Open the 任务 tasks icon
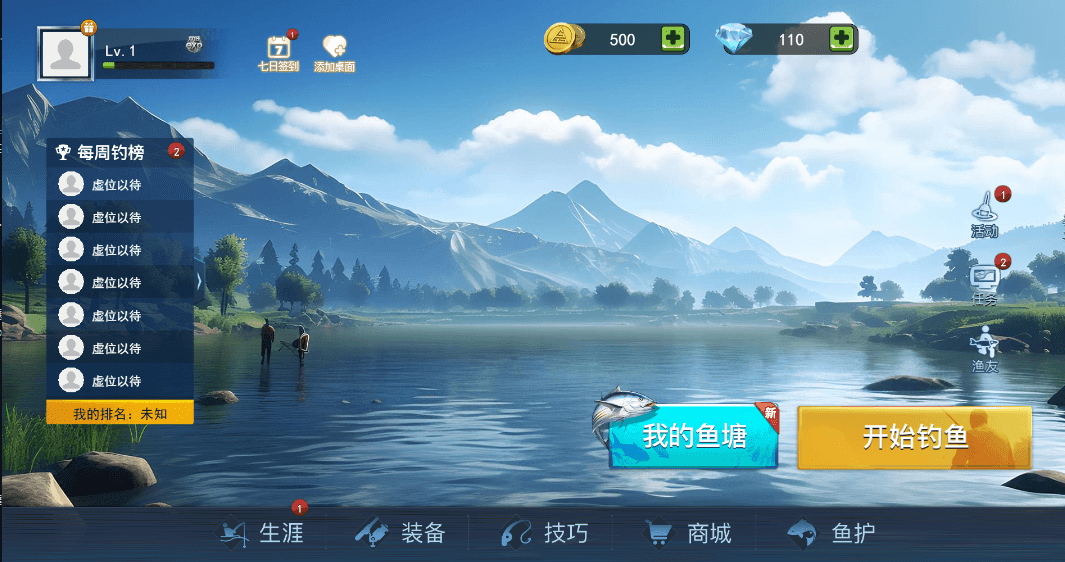This screenshot has width=1065, height=562. point(985,284)
